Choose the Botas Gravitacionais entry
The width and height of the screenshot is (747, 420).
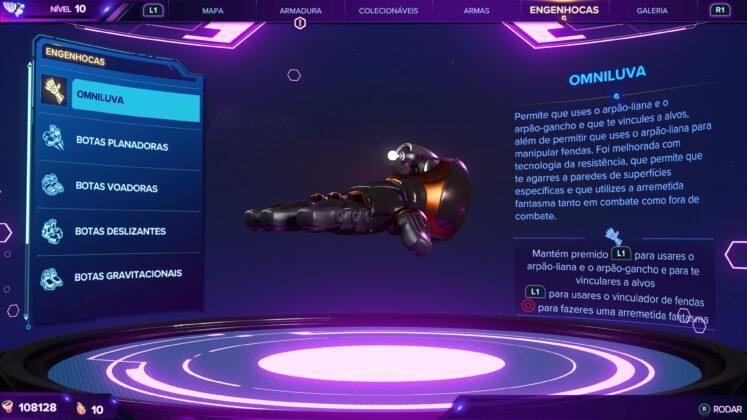(120, 274)
